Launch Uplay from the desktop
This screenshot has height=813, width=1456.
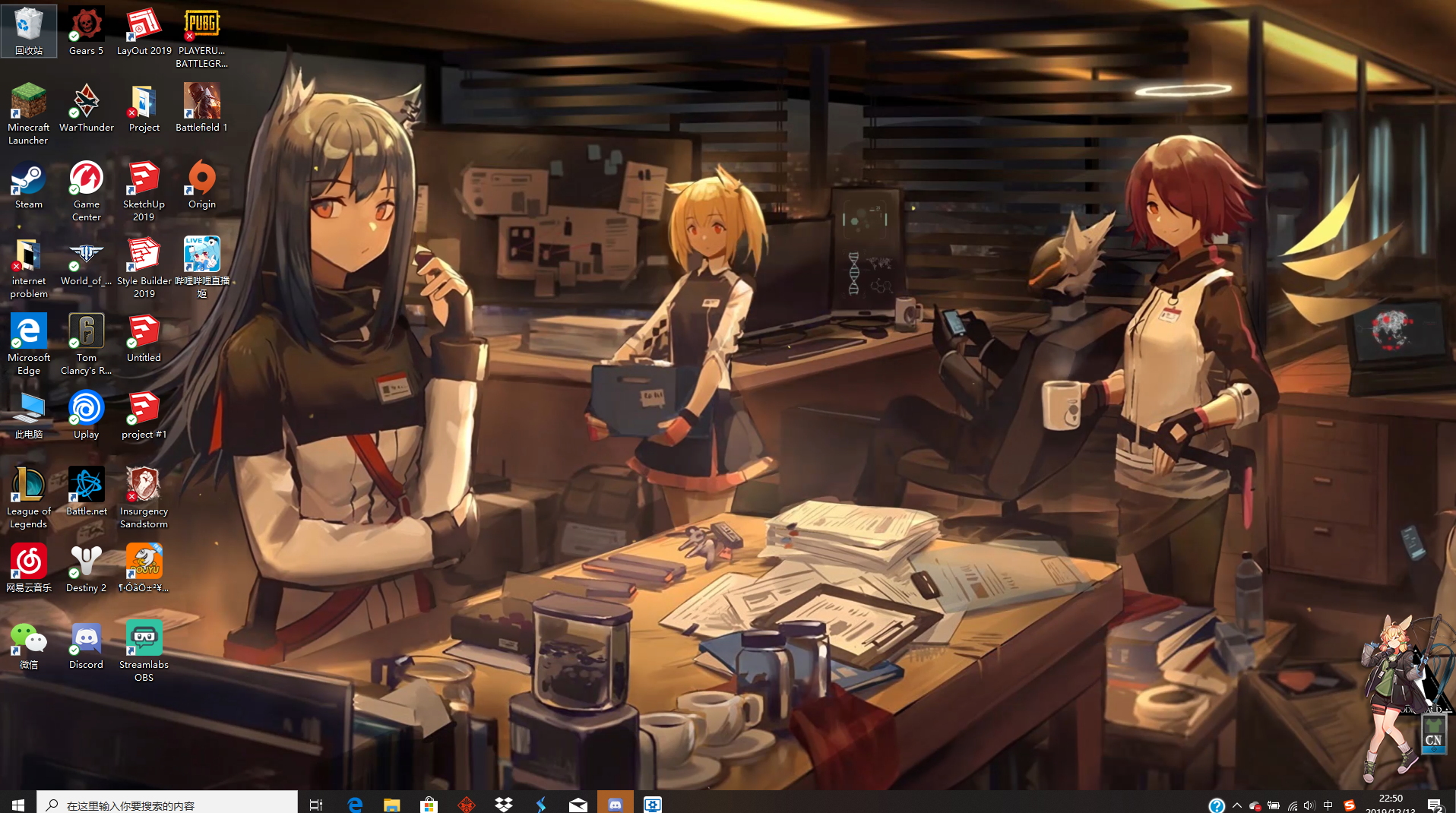(86, 409)
